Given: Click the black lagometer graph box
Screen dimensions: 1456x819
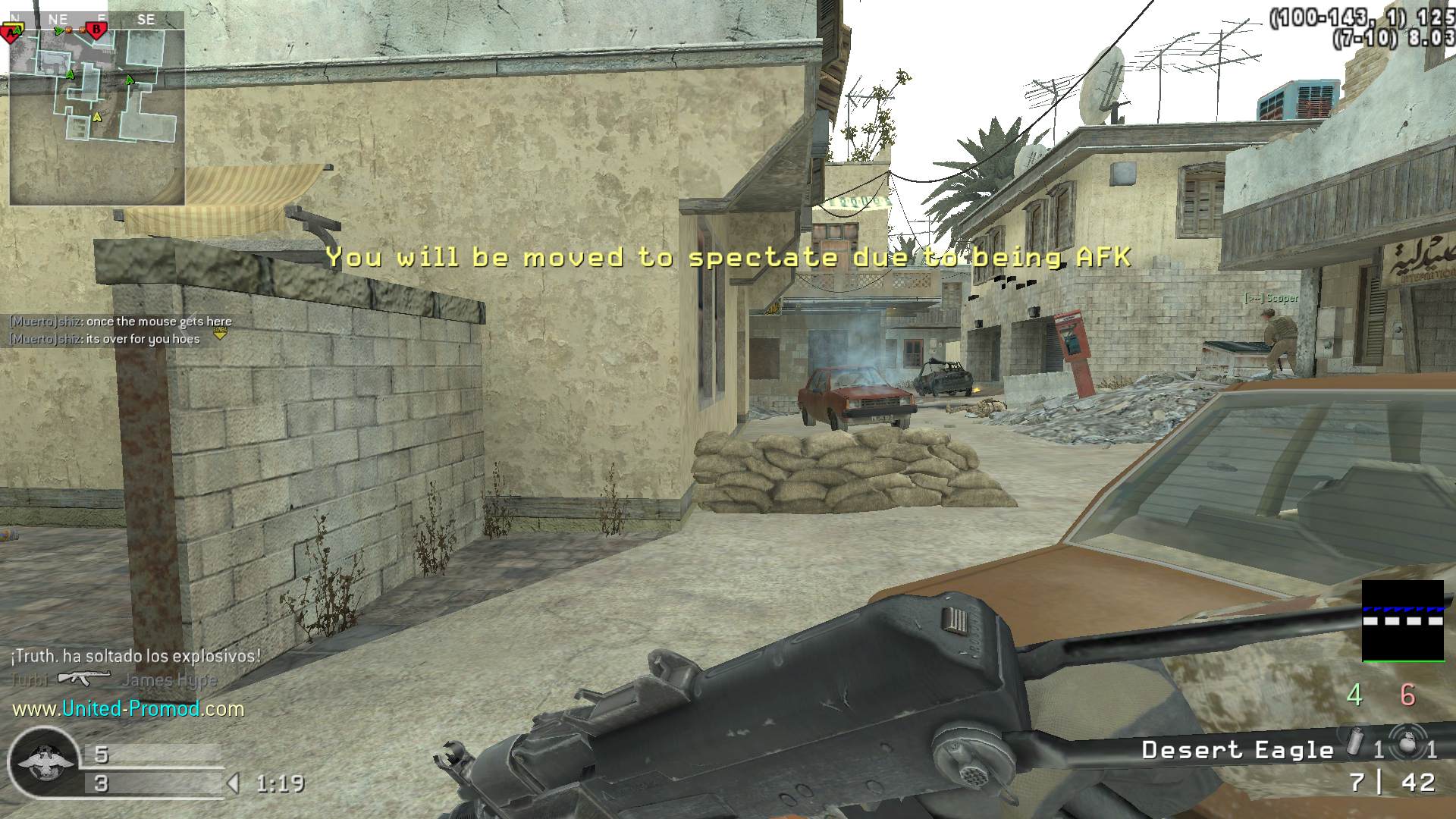Looking at the screenshot, I should tap(1402, 621).
